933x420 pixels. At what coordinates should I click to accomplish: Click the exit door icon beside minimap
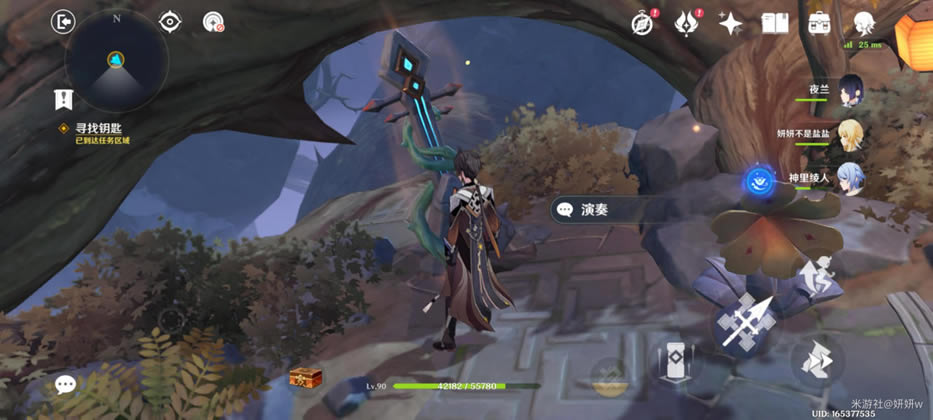coord(63,21)
